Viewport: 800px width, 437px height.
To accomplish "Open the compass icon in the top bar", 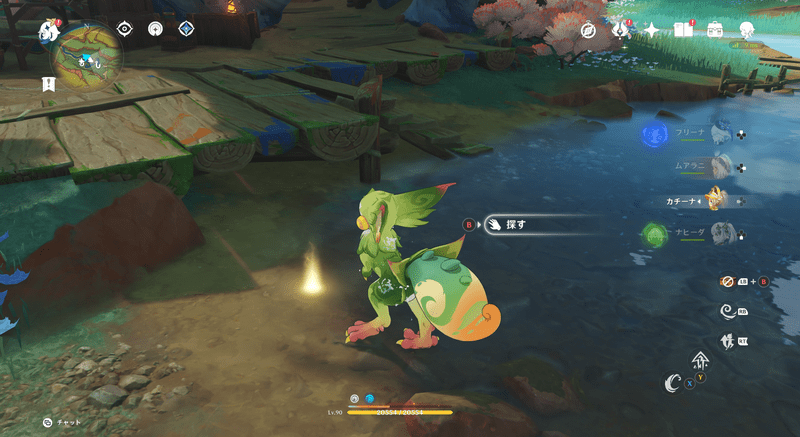I will (x=589, y=30).
